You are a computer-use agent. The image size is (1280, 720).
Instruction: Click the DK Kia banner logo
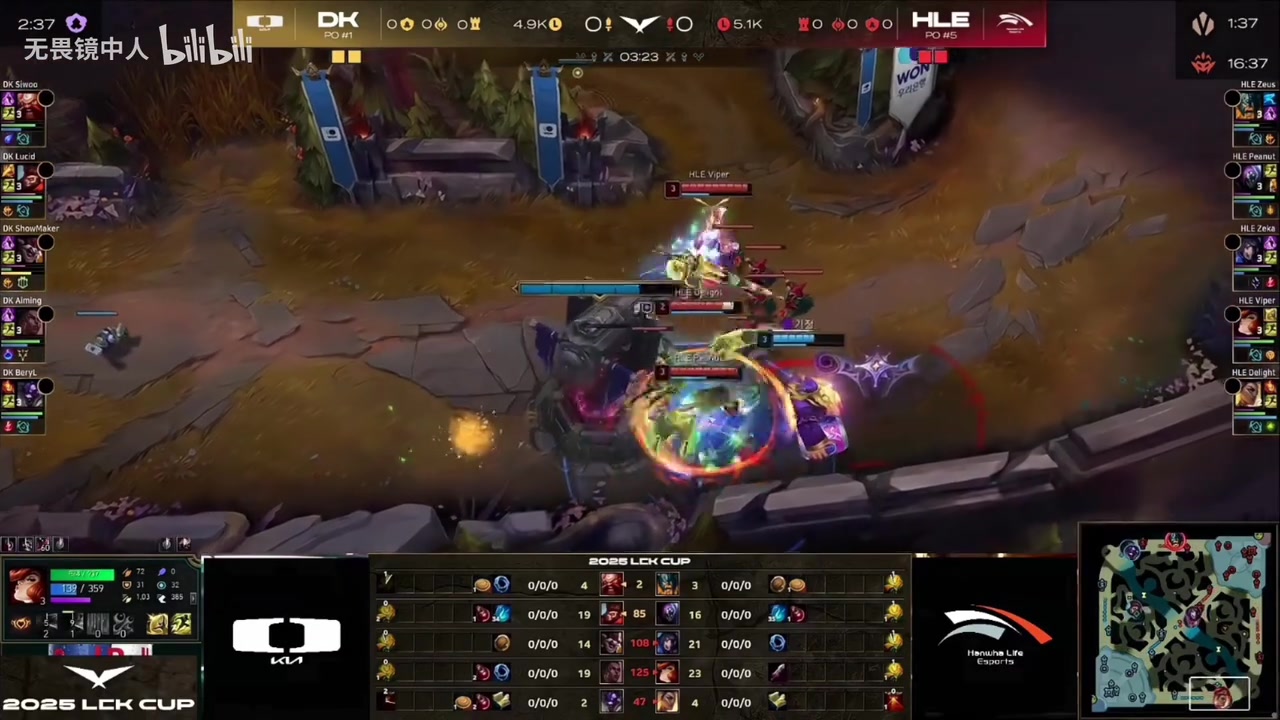point(286,640)
